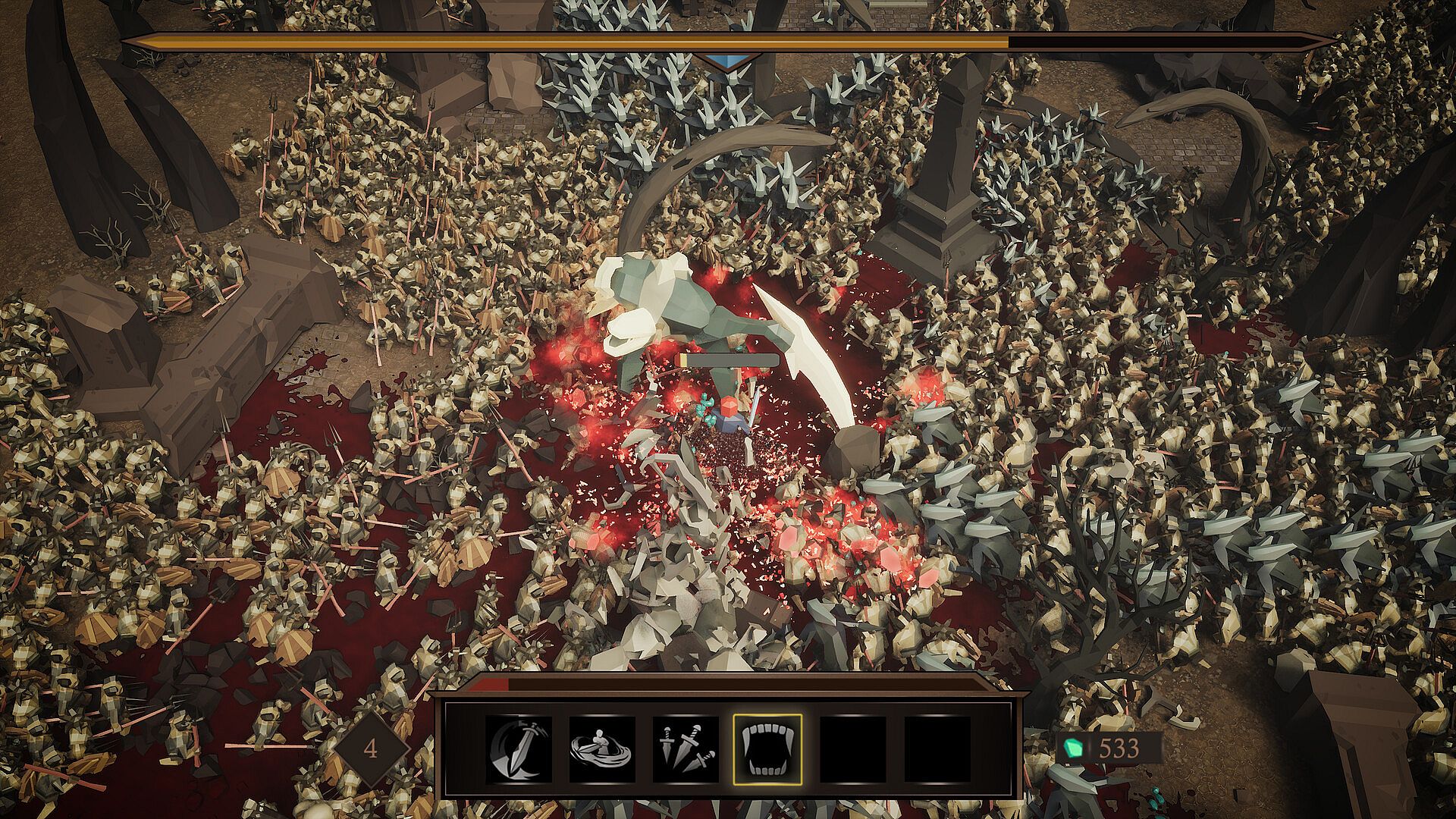Trigger the three thrown daggers ability
Image resolution: width=1456 pixels, height=819 pixels.
point(685,748)
